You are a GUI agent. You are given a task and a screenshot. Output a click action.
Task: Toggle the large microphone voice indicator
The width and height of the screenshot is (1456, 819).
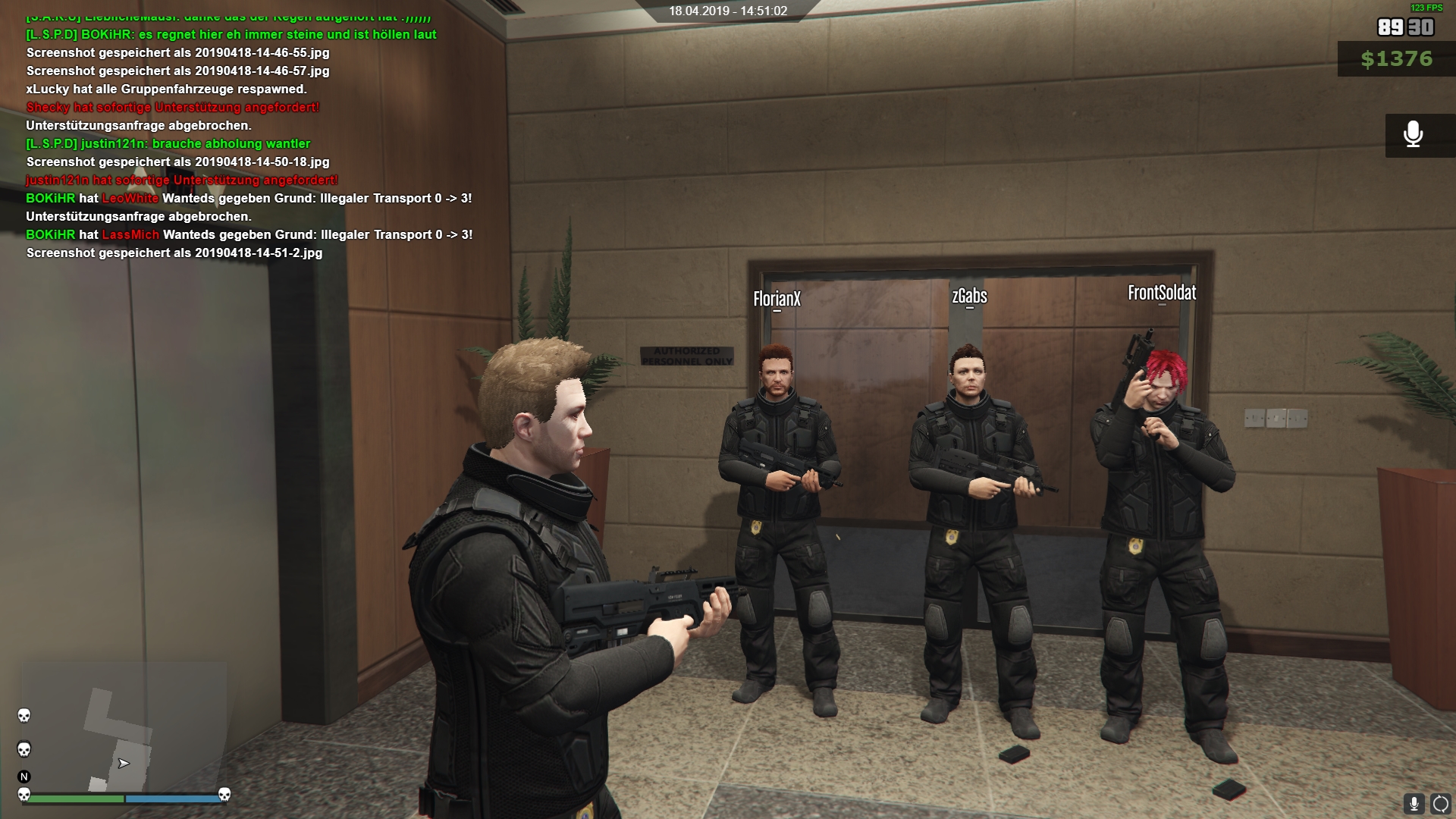coord(1413,135)
